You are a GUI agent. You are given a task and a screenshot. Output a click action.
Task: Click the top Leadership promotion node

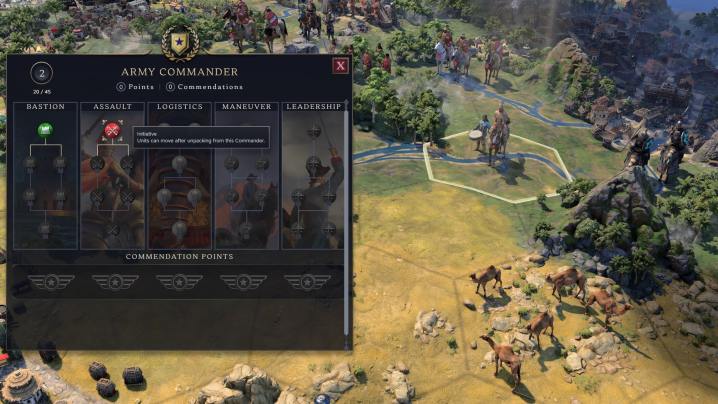[x=313, y=130]
